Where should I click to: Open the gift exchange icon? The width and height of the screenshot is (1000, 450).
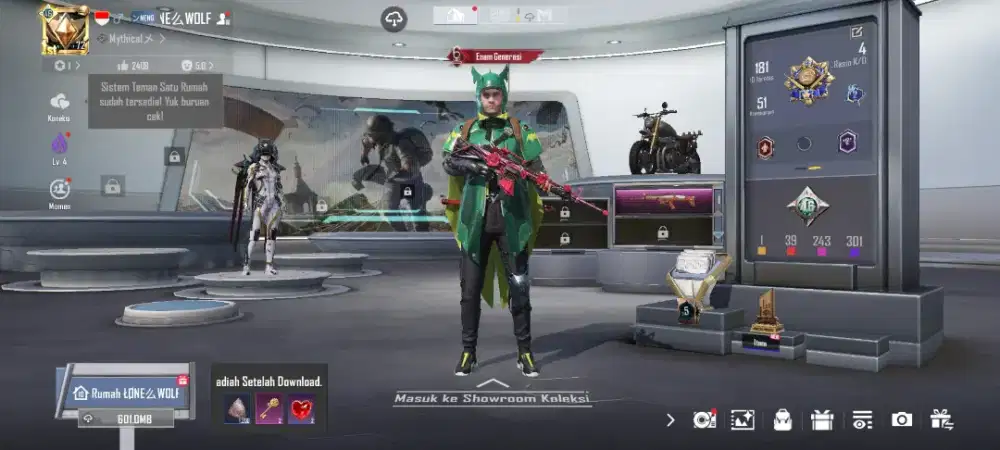coord(941,420)
